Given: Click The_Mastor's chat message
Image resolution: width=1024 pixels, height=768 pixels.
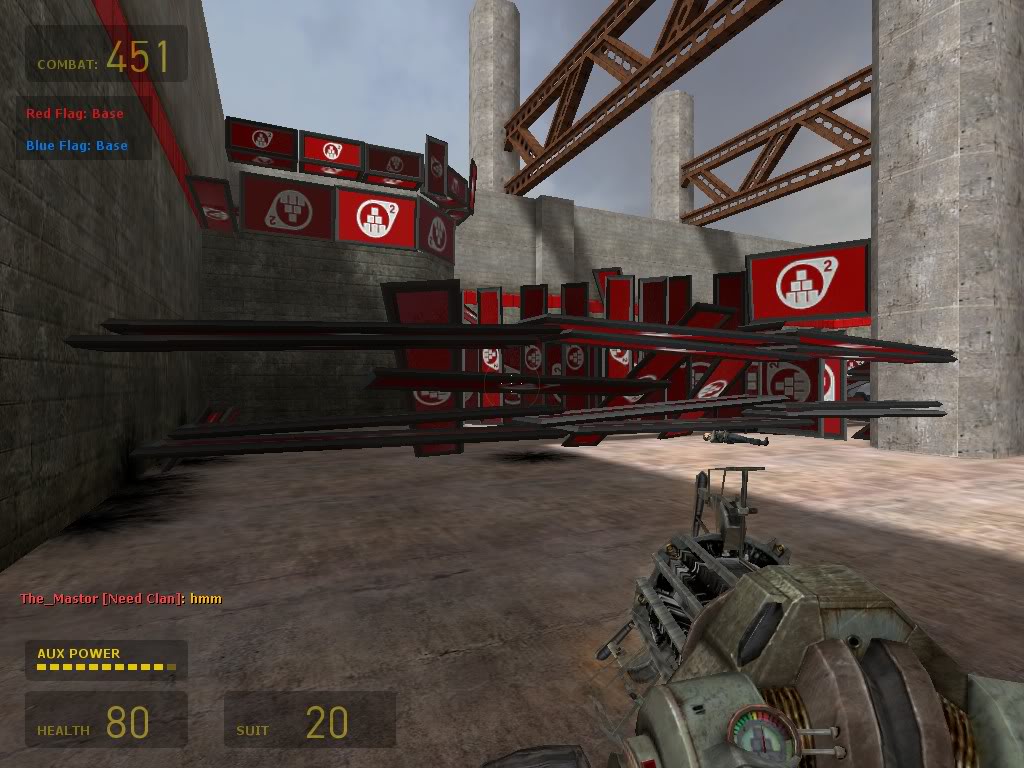Looking at the screenshot, I should coord(121,599).
